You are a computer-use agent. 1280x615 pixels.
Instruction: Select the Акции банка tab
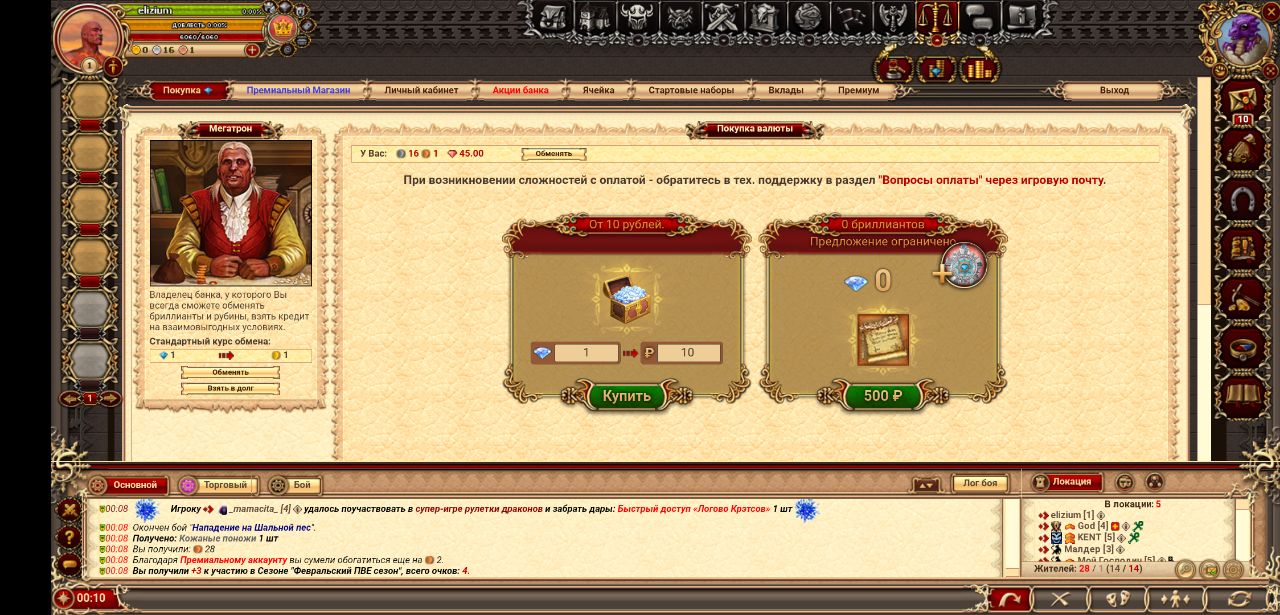point(520,90)
